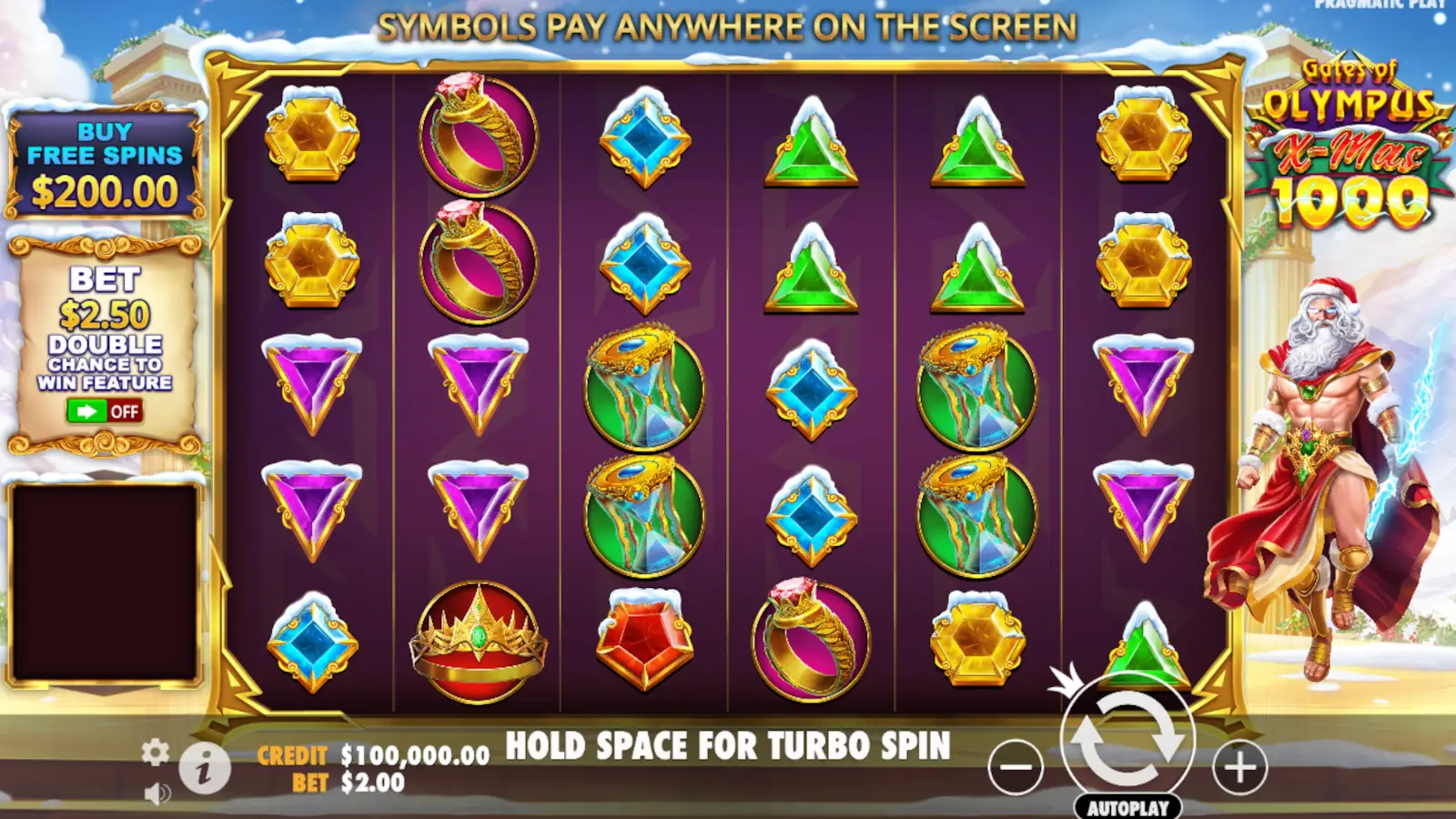Viewport: 1456px width, 819px height.
Task: Select the ruby ring symbol on reel four
Action: coord(808,640)
